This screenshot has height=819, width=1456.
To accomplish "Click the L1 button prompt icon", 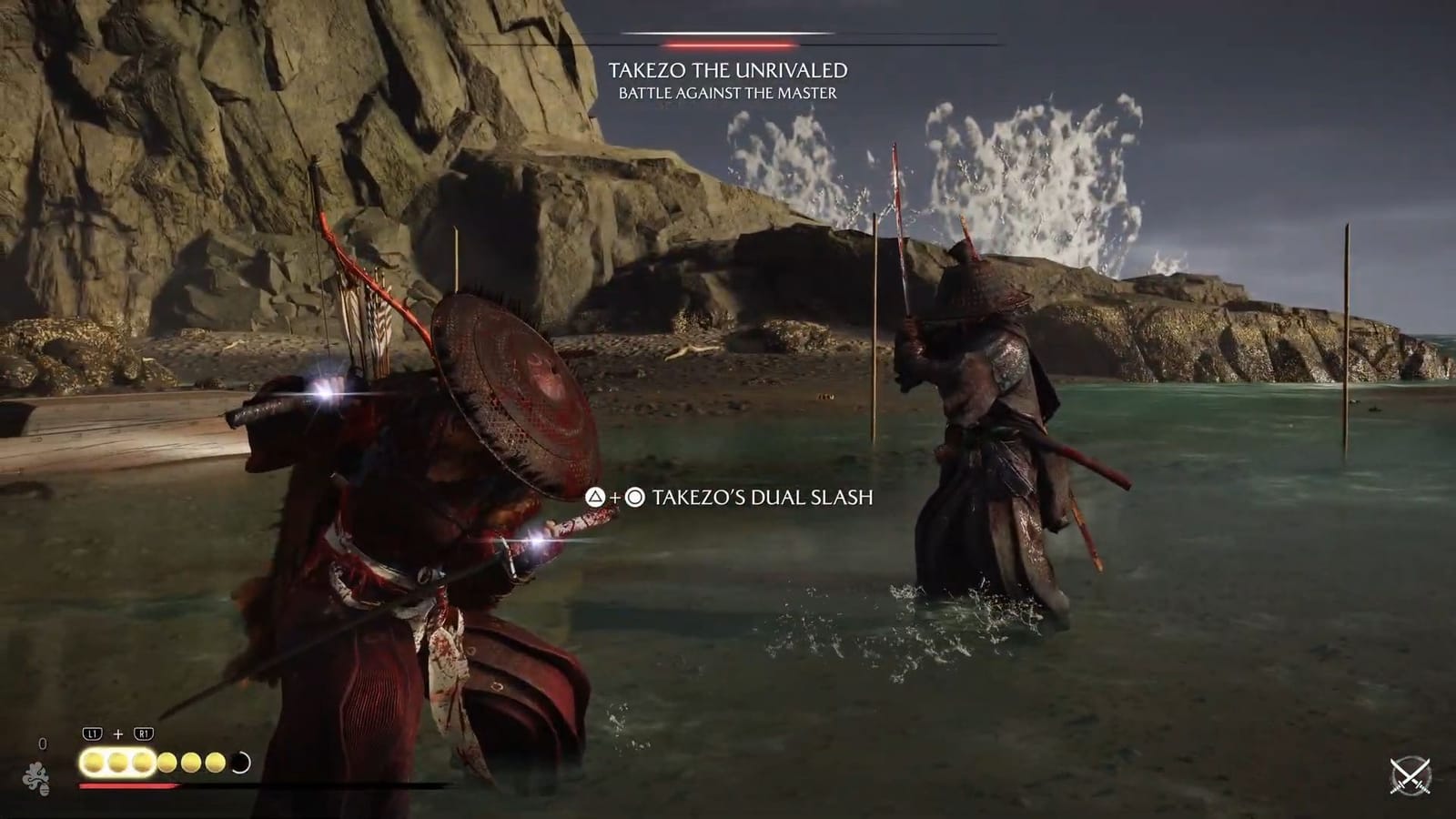I will [92, 733].
